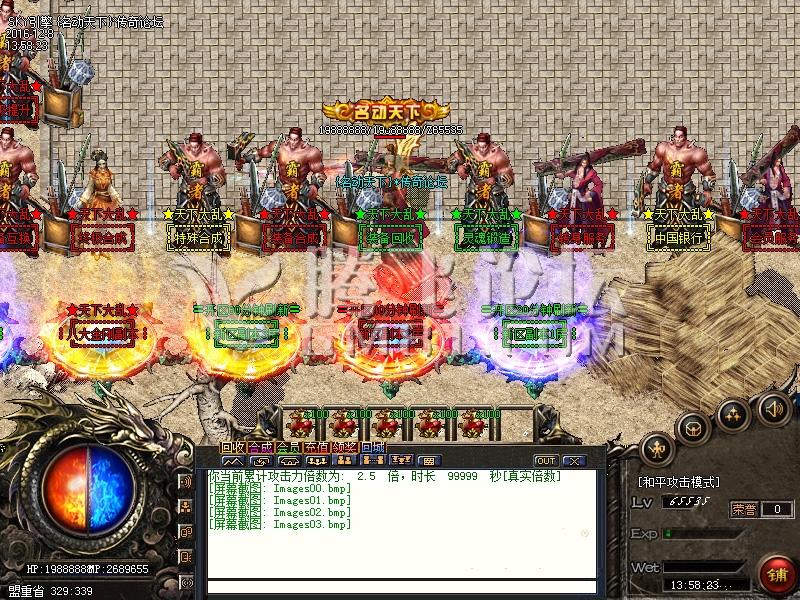800x600 pixels.
Task: Open the red 铺 shop button
Action: click(776, 574)
